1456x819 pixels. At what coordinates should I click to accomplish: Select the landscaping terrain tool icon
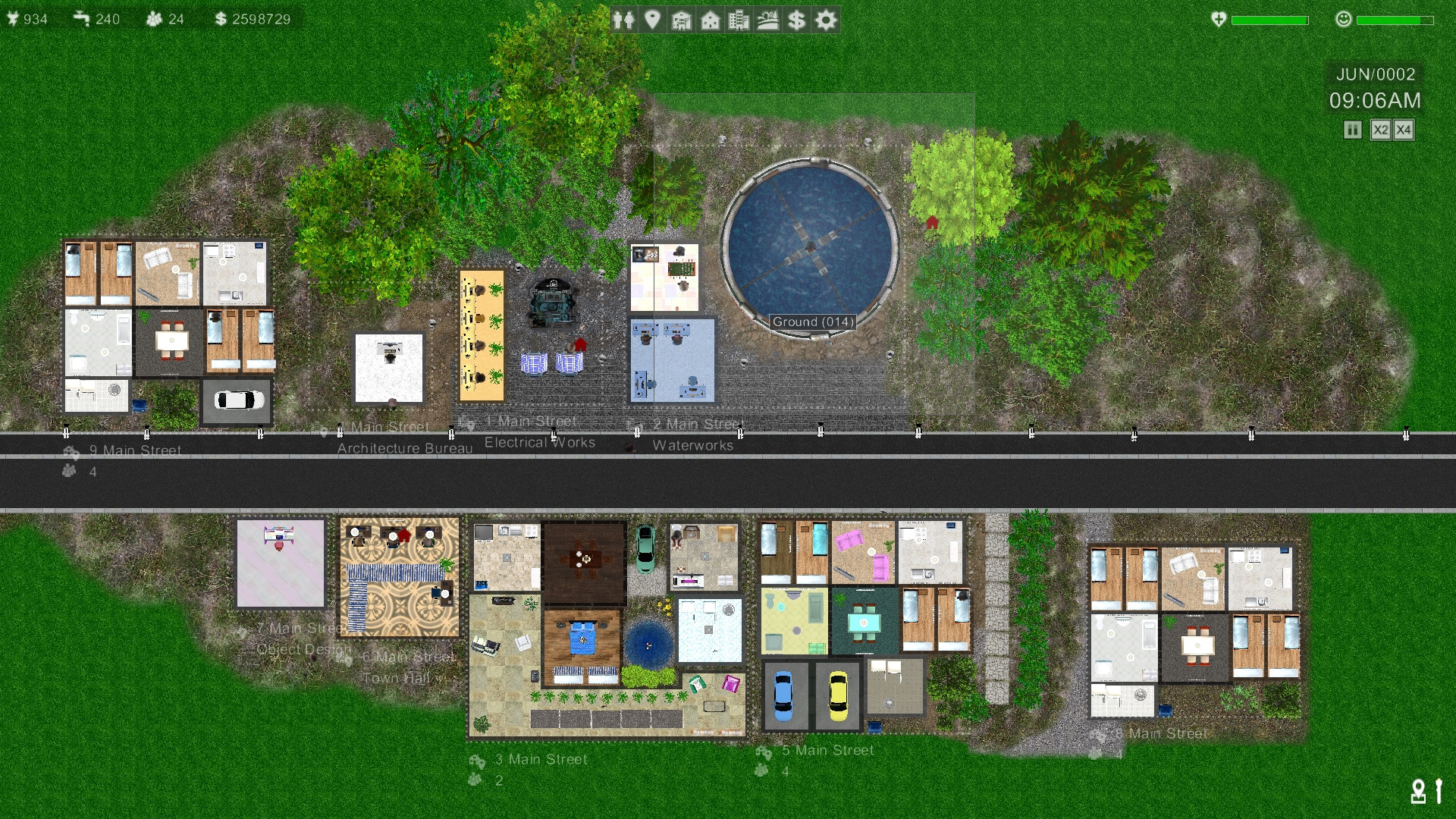767,20
